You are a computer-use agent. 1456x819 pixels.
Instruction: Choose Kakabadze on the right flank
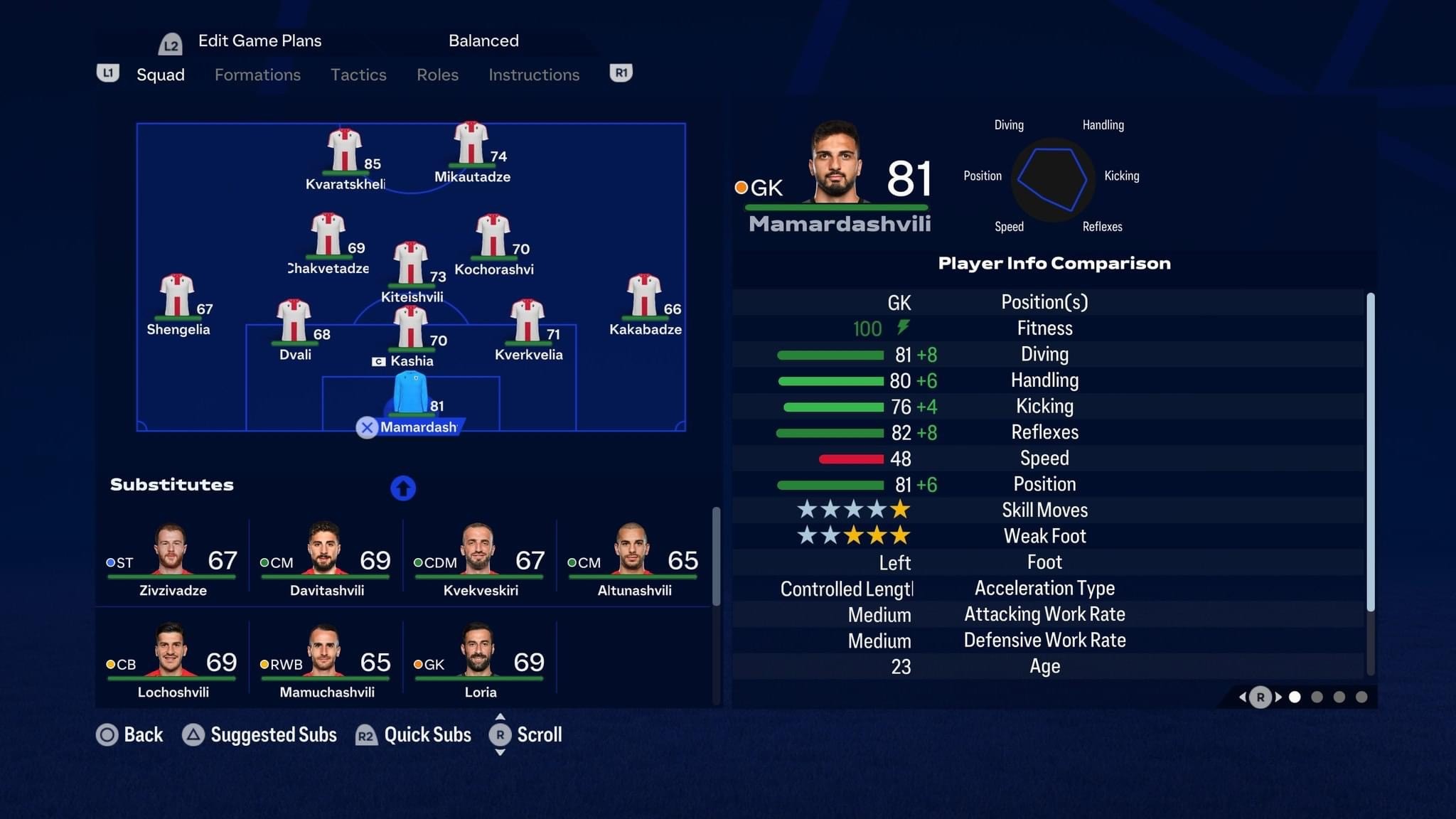coord(644,296)
